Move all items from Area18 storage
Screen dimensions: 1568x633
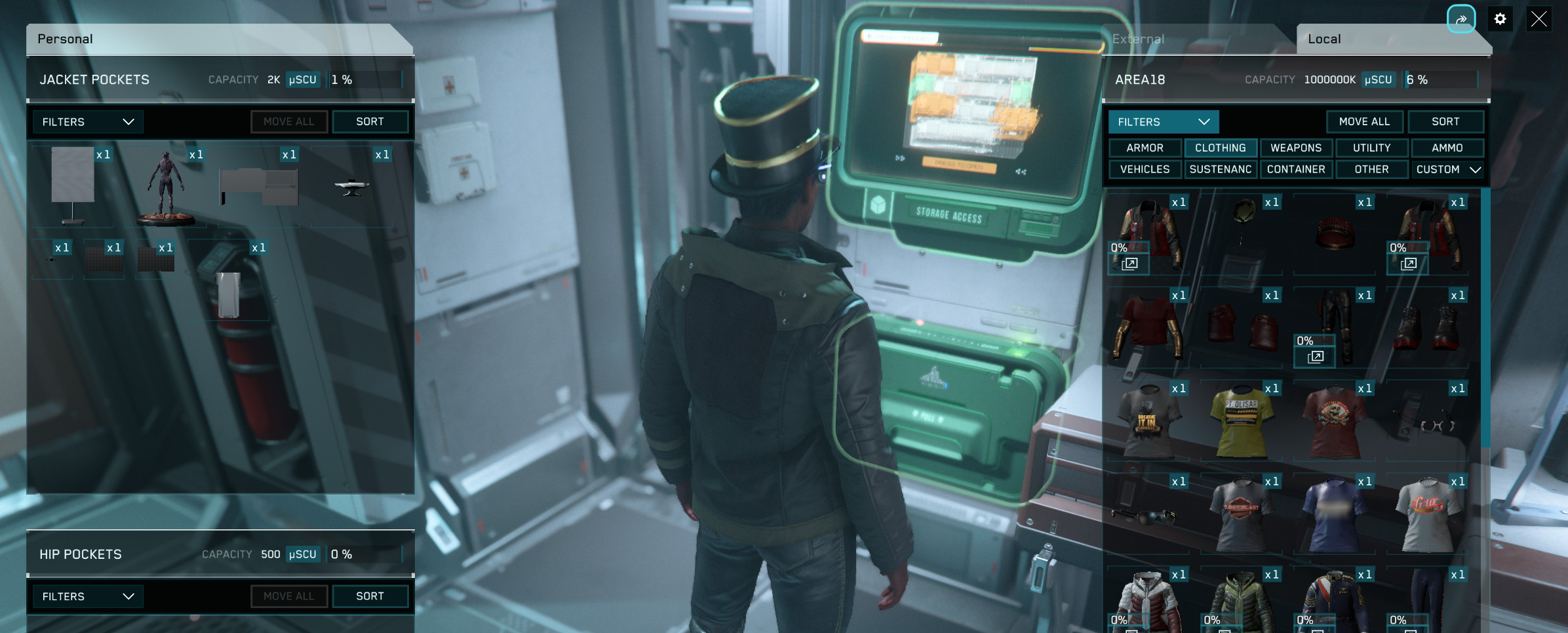pyautogui.click(x=1364, y=122)
